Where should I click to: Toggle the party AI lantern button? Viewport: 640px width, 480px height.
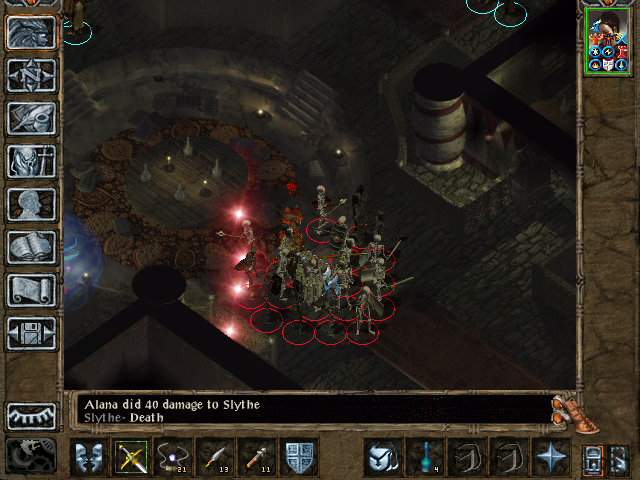pyautogui.click(x=593, y=458)
